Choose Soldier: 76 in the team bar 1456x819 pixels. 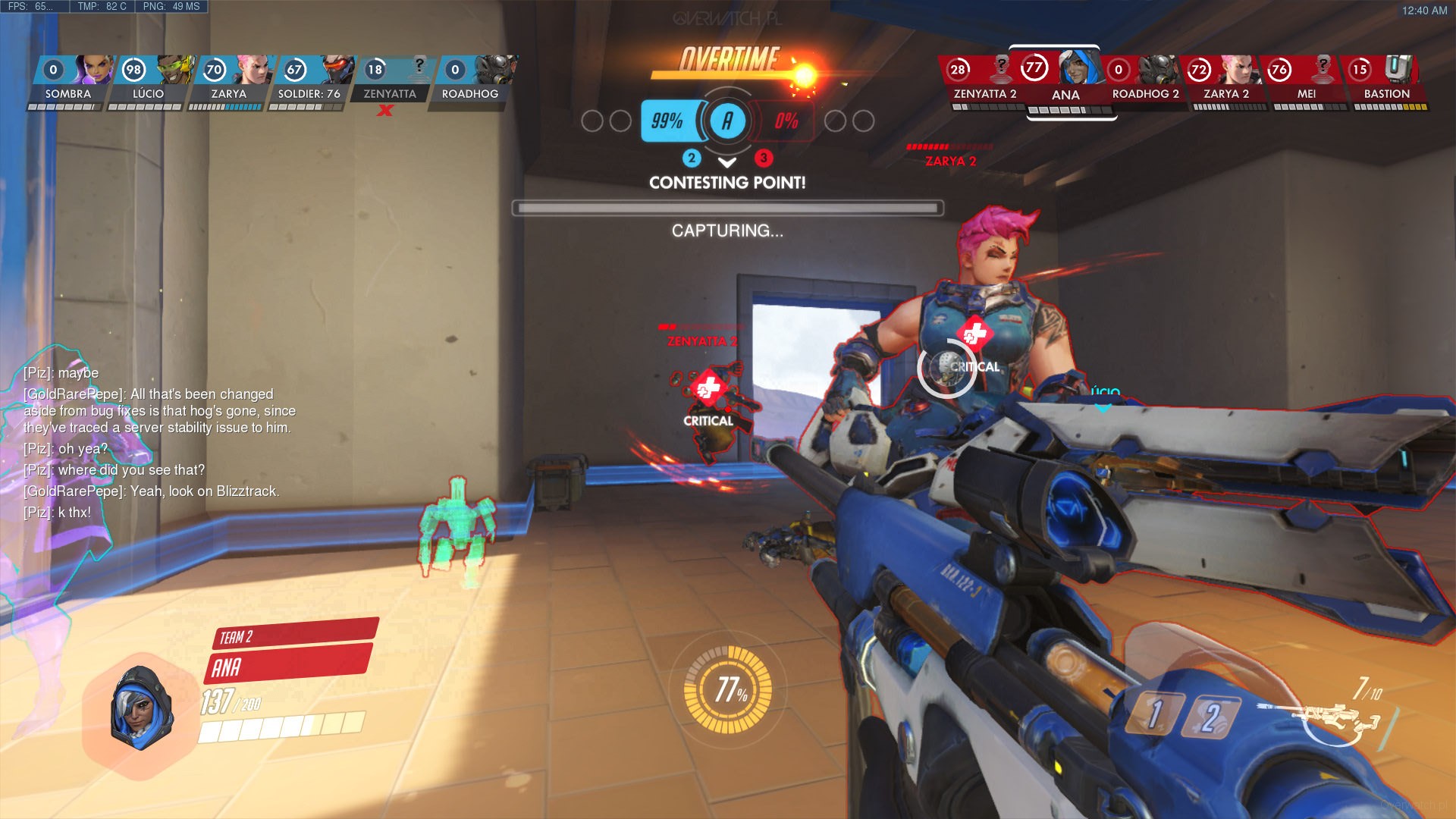click(x=309, y=80)
